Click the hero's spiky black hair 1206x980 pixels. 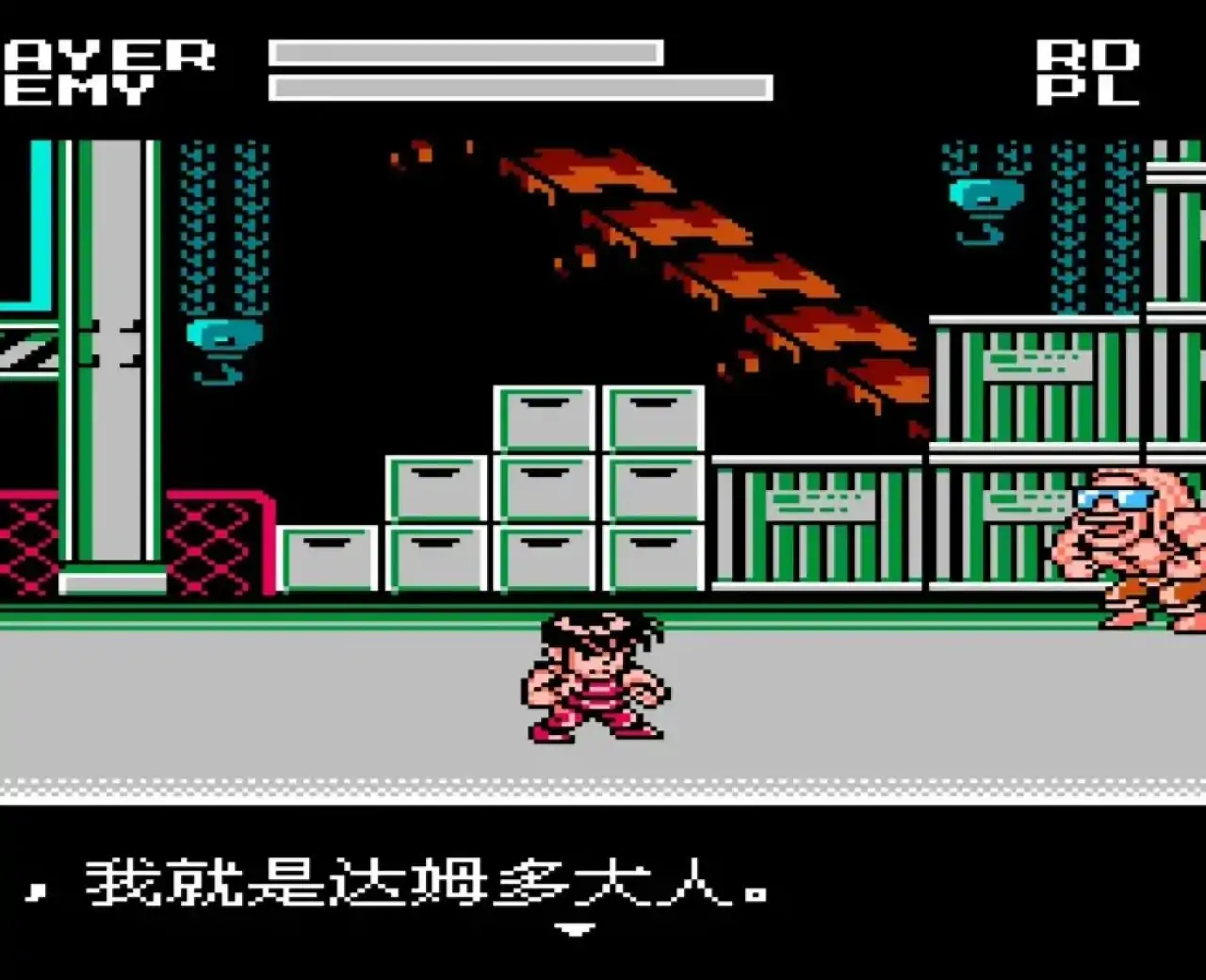tap(589, 631)
